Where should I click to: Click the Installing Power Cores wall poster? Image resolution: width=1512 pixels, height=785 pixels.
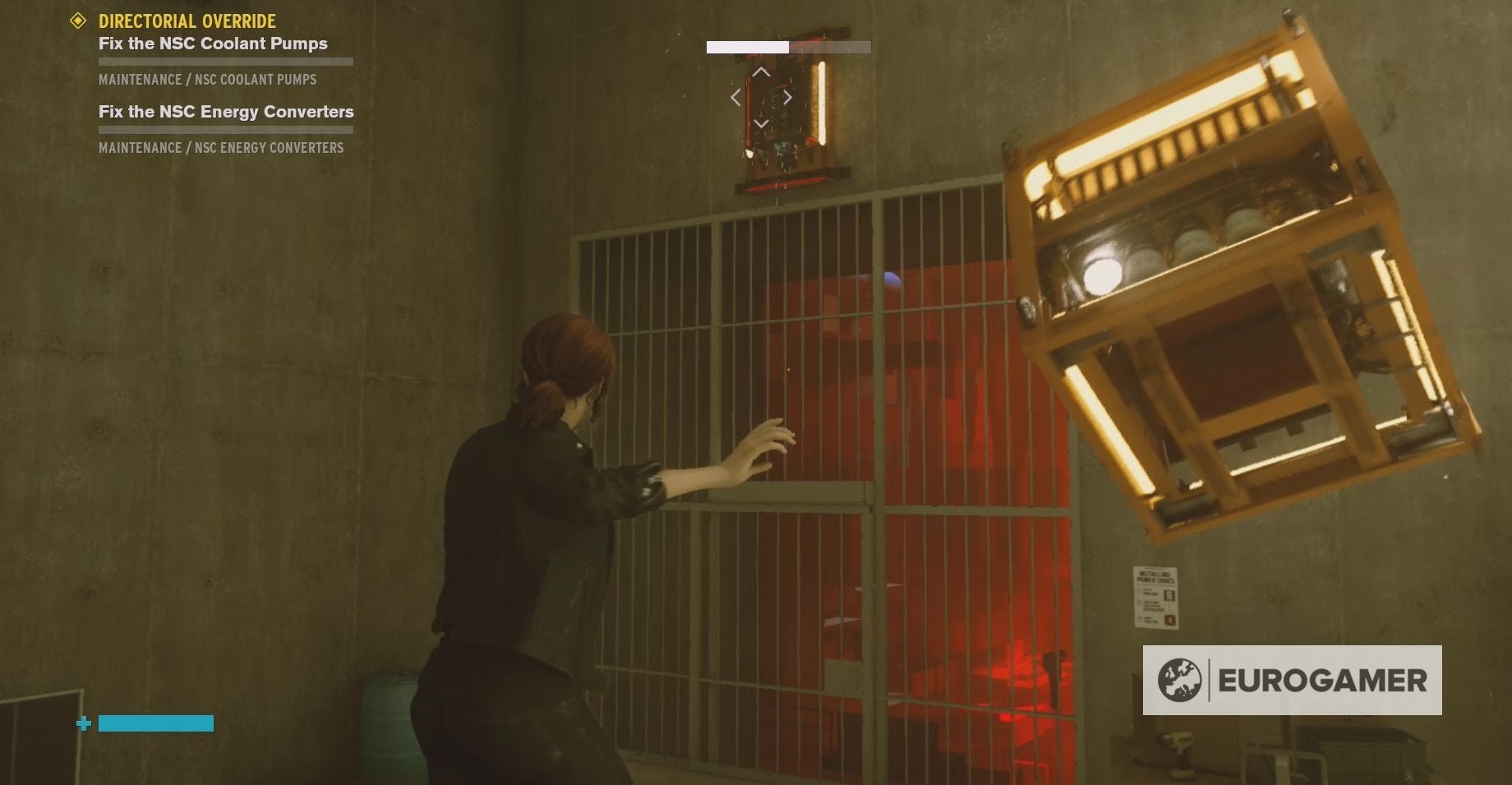pos(1157,598)
